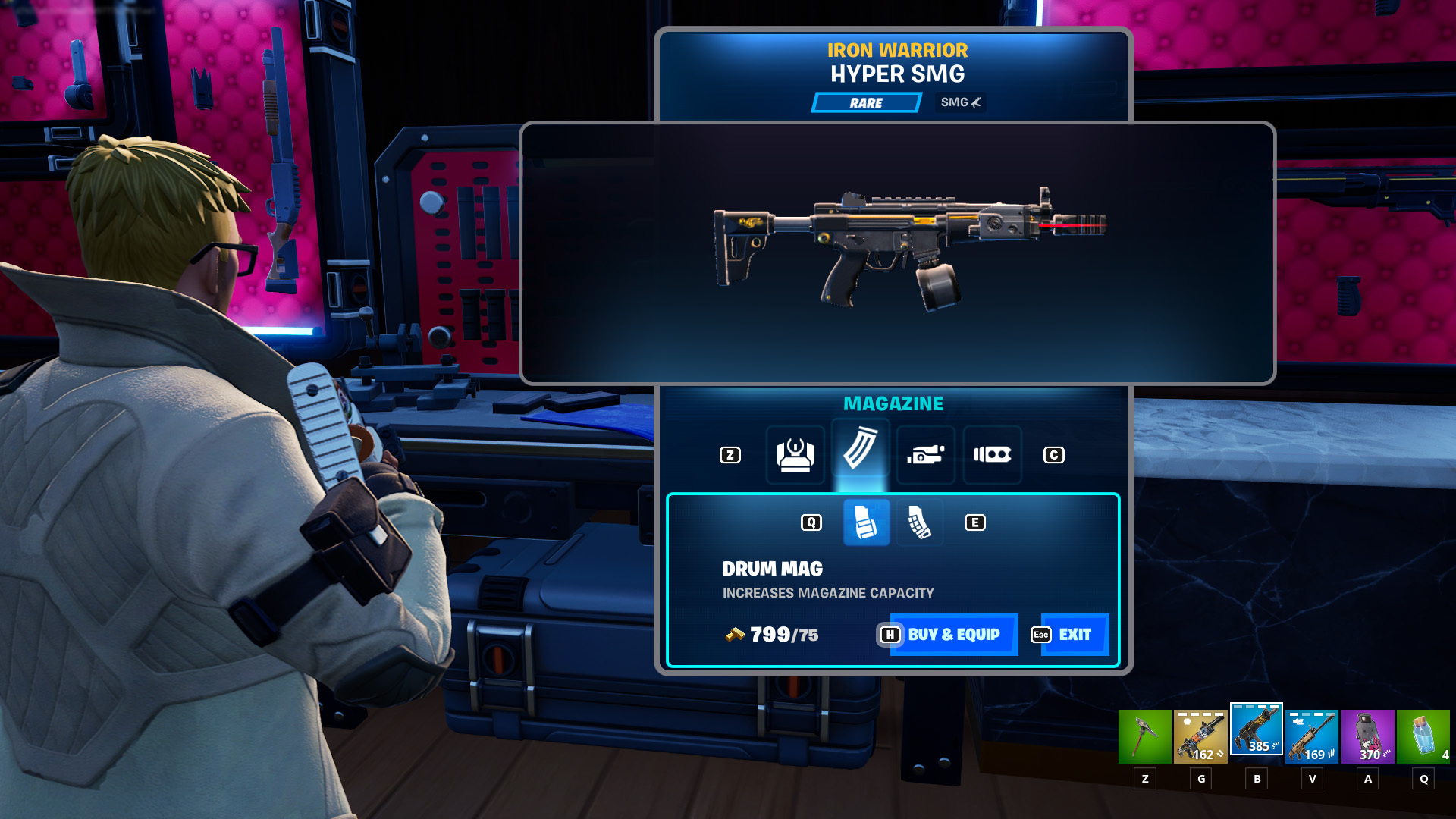Pick the curved speed magazine option
This screenshot has width=1456, height=819.
click(919, 522)
